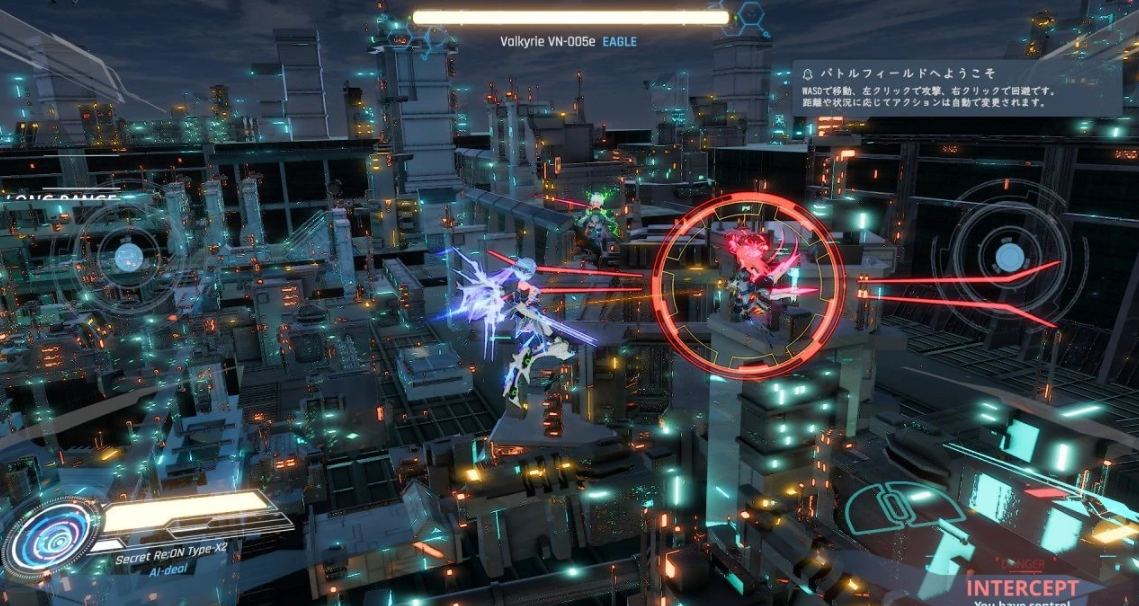This screenshot has height=606, width=1139.
Task: Select the circular player emblem beside Secret Re:ON Type-X2
Action: coord(50,537)
